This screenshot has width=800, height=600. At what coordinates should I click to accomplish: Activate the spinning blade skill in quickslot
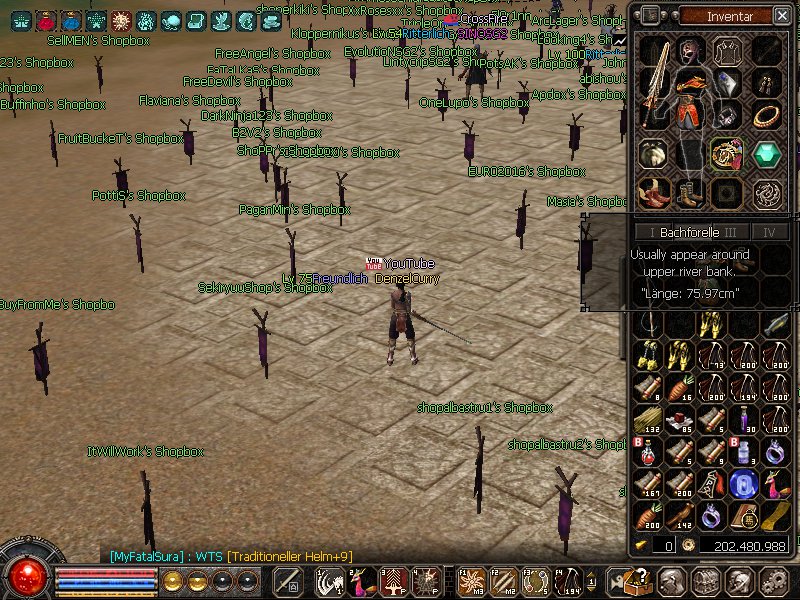click(473, 581)
